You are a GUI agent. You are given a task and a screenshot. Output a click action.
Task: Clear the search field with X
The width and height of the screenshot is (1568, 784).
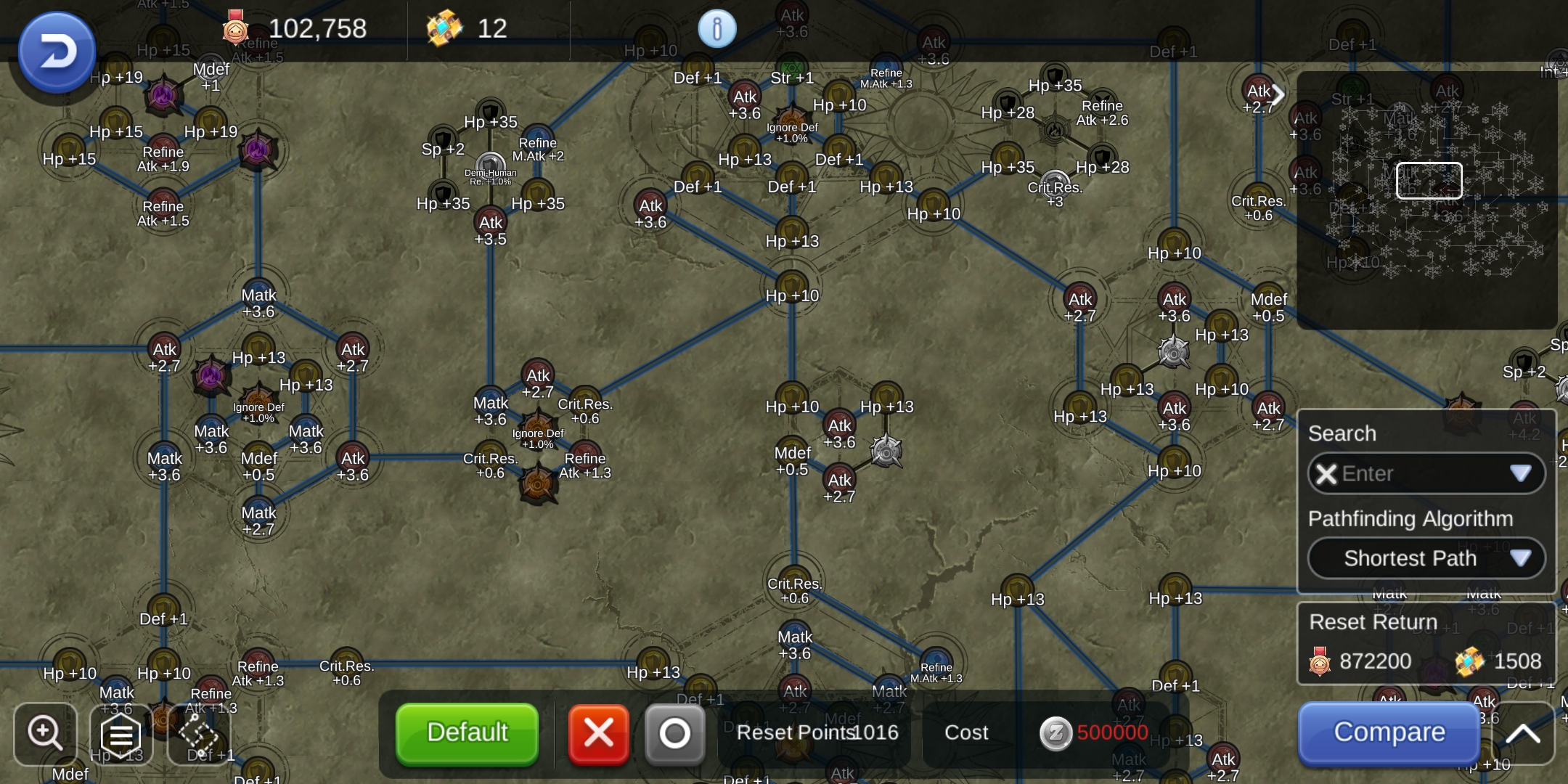(x=1326, y=474)
